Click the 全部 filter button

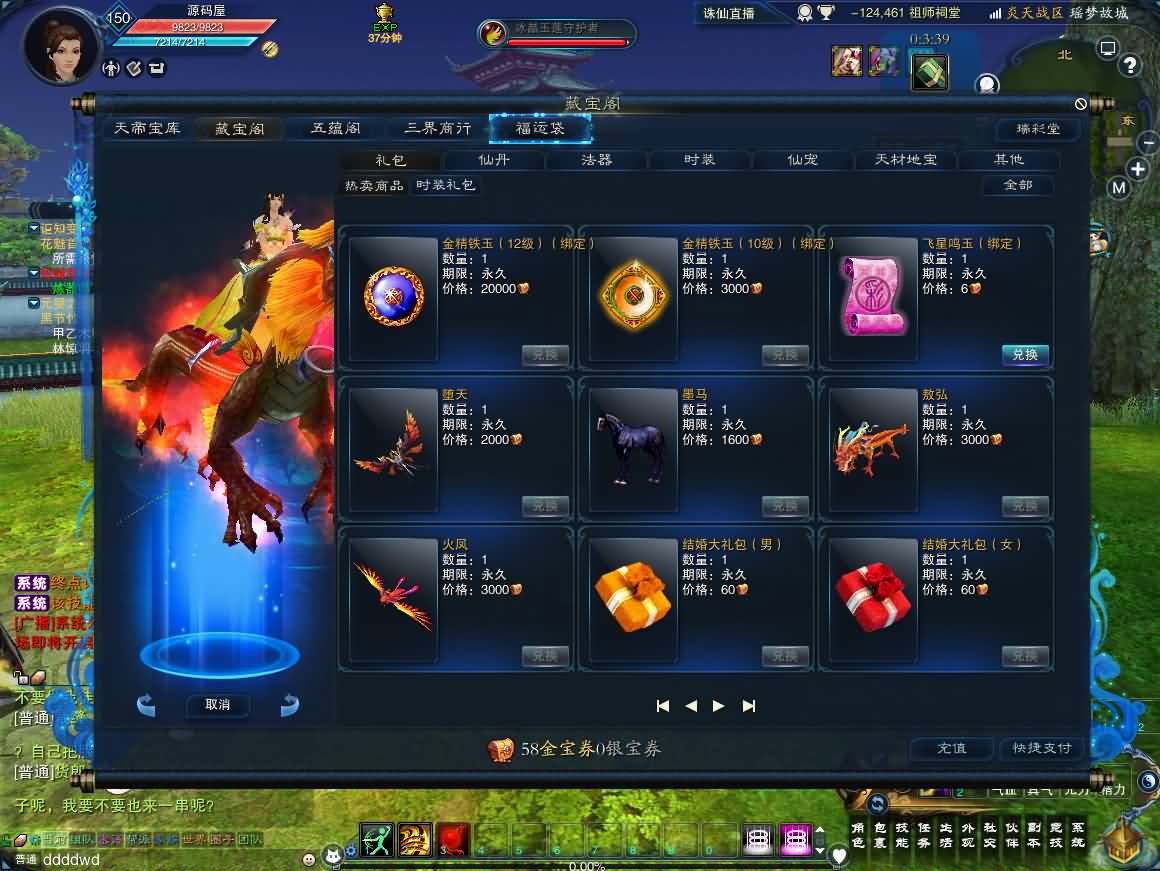[x=1017, y=185]
